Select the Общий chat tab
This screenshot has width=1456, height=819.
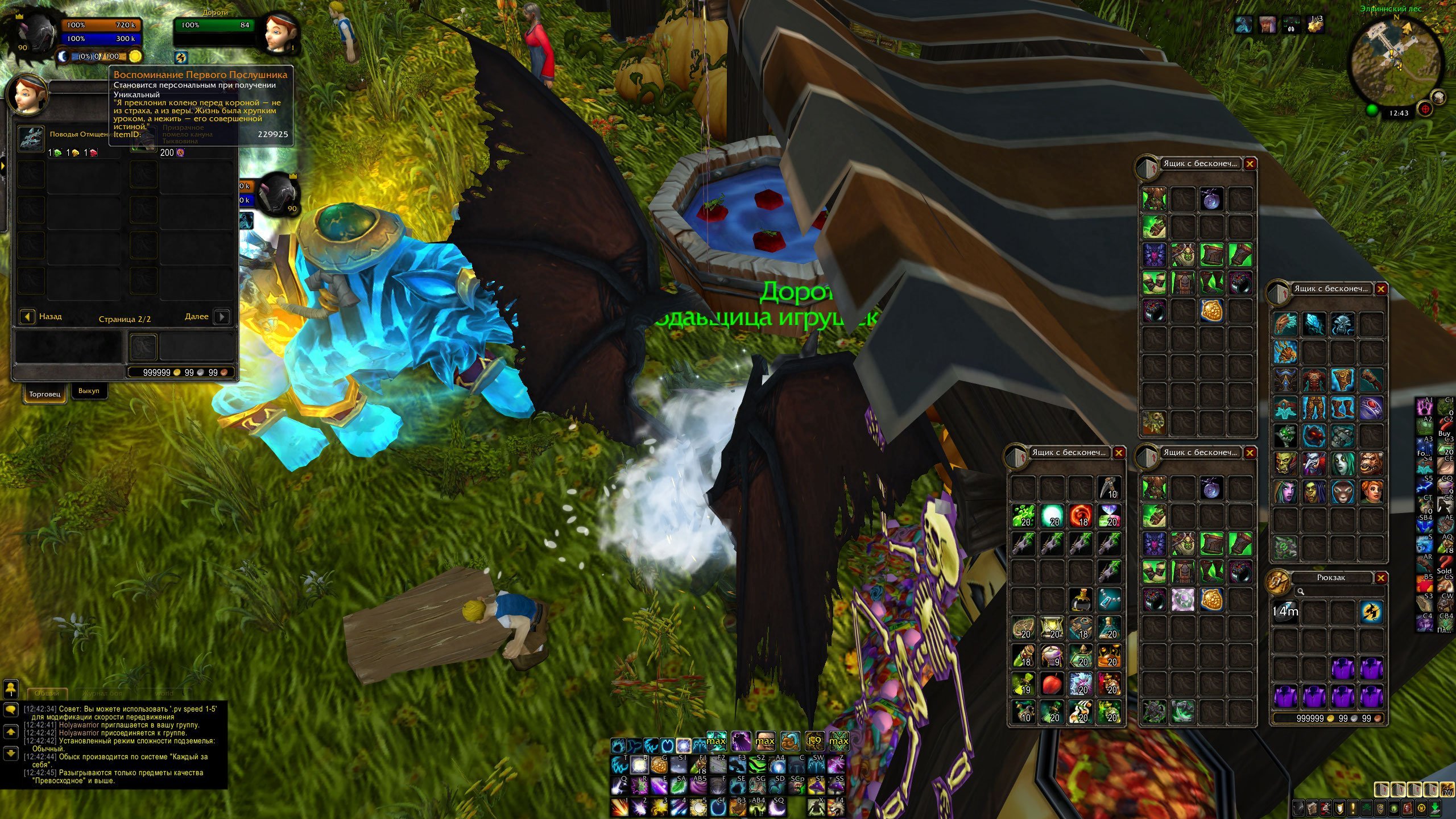click(47, 693)
